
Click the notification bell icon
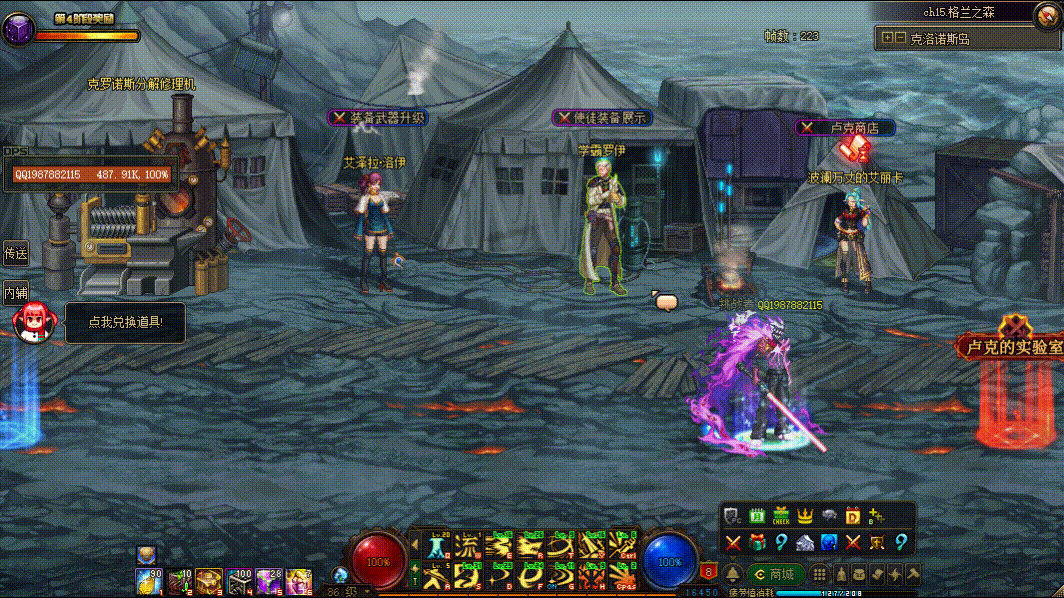(x=733, y=574)
